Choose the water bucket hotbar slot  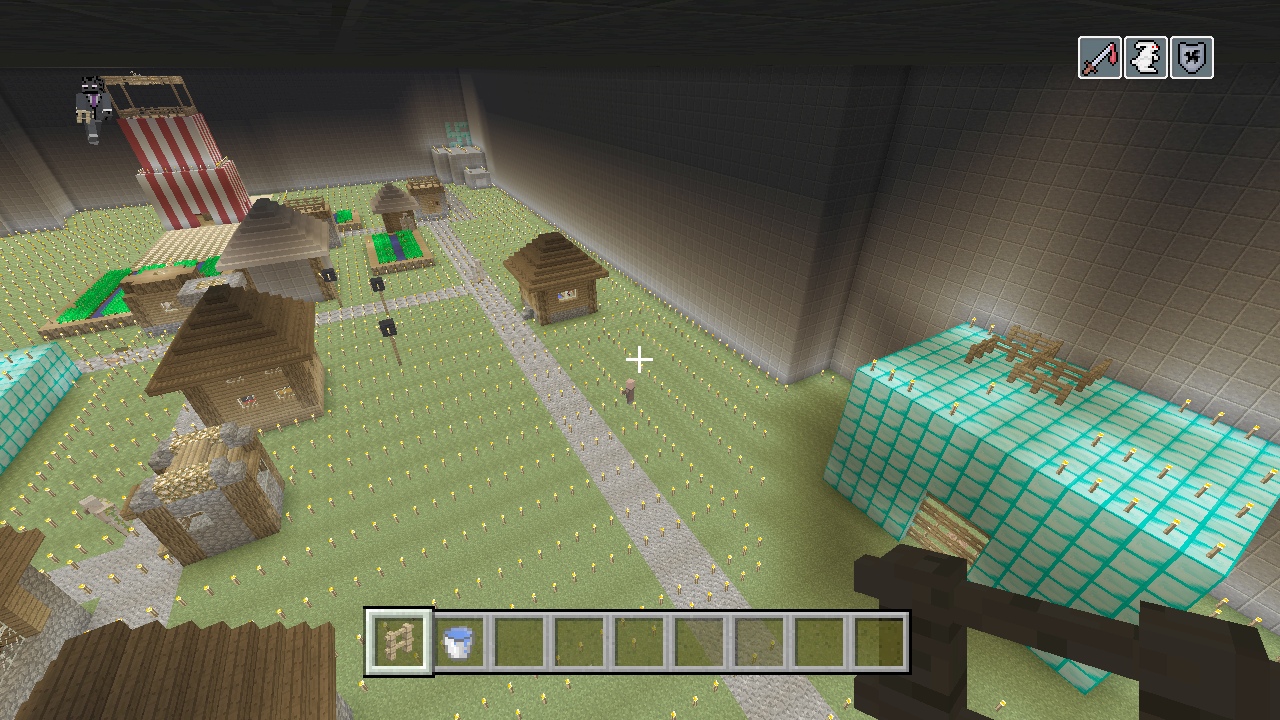click(x=458, y=642)
